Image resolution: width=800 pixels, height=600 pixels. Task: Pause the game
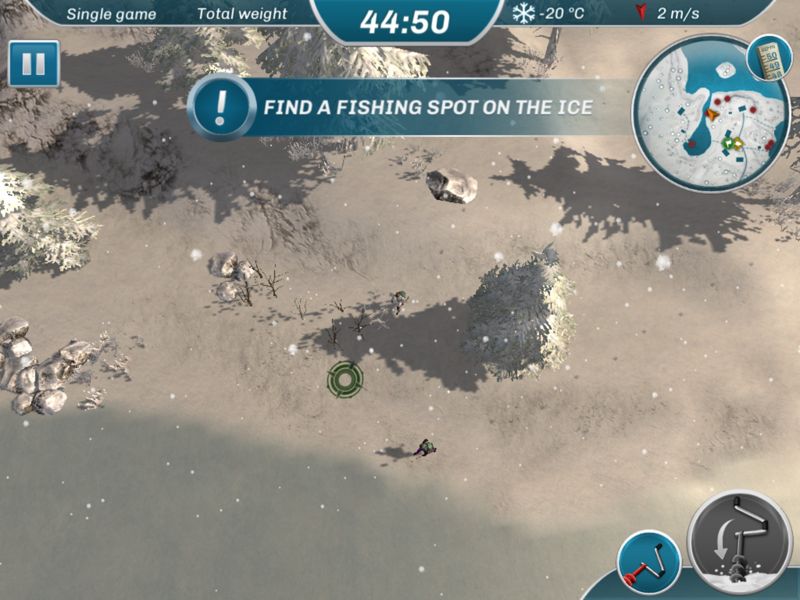point(33,64)
